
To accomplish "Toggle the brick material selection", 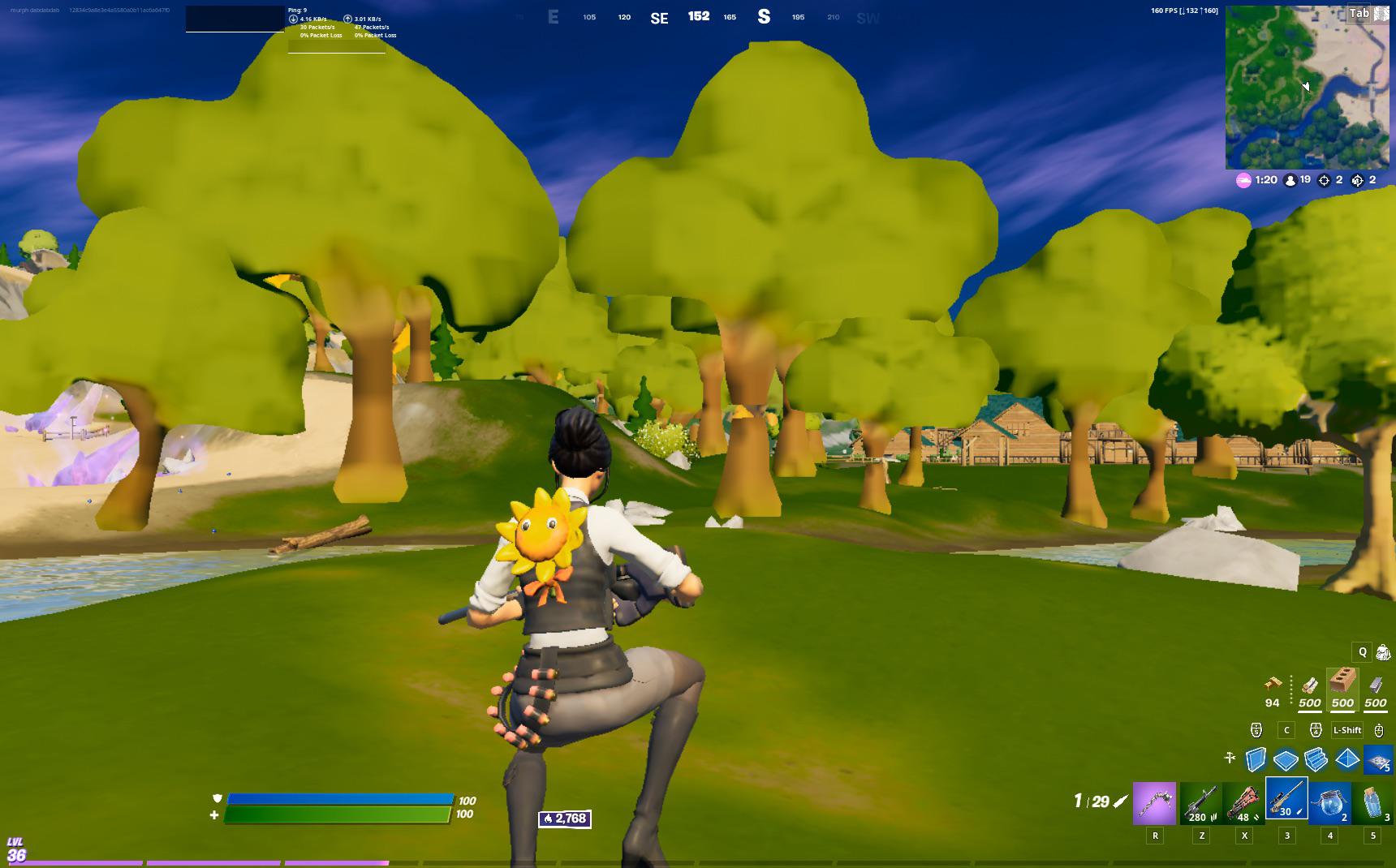I will click(1342, 684).
